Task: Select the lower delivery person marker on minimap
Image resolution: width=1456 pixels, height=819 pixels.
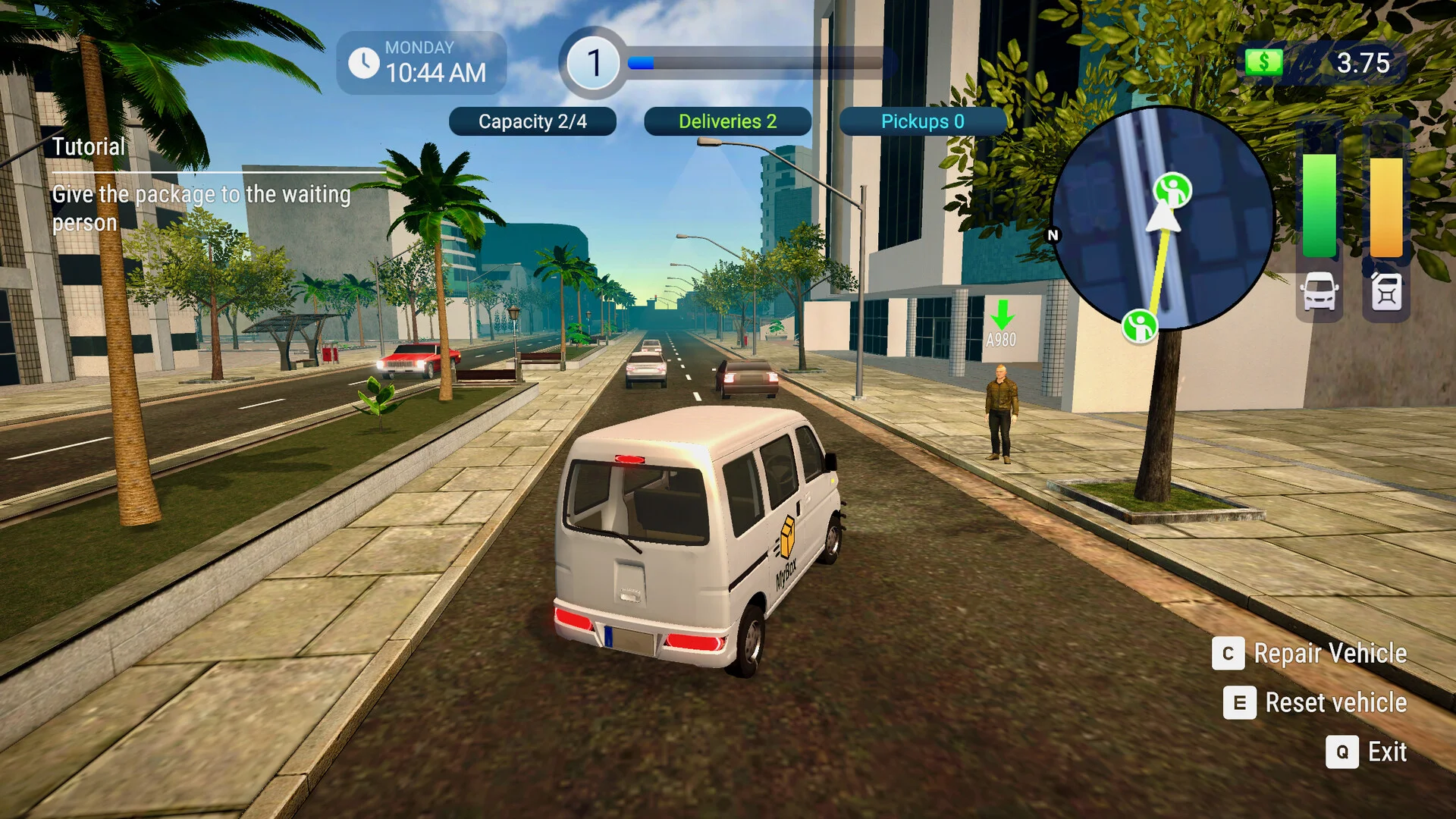Action: 1139,326
